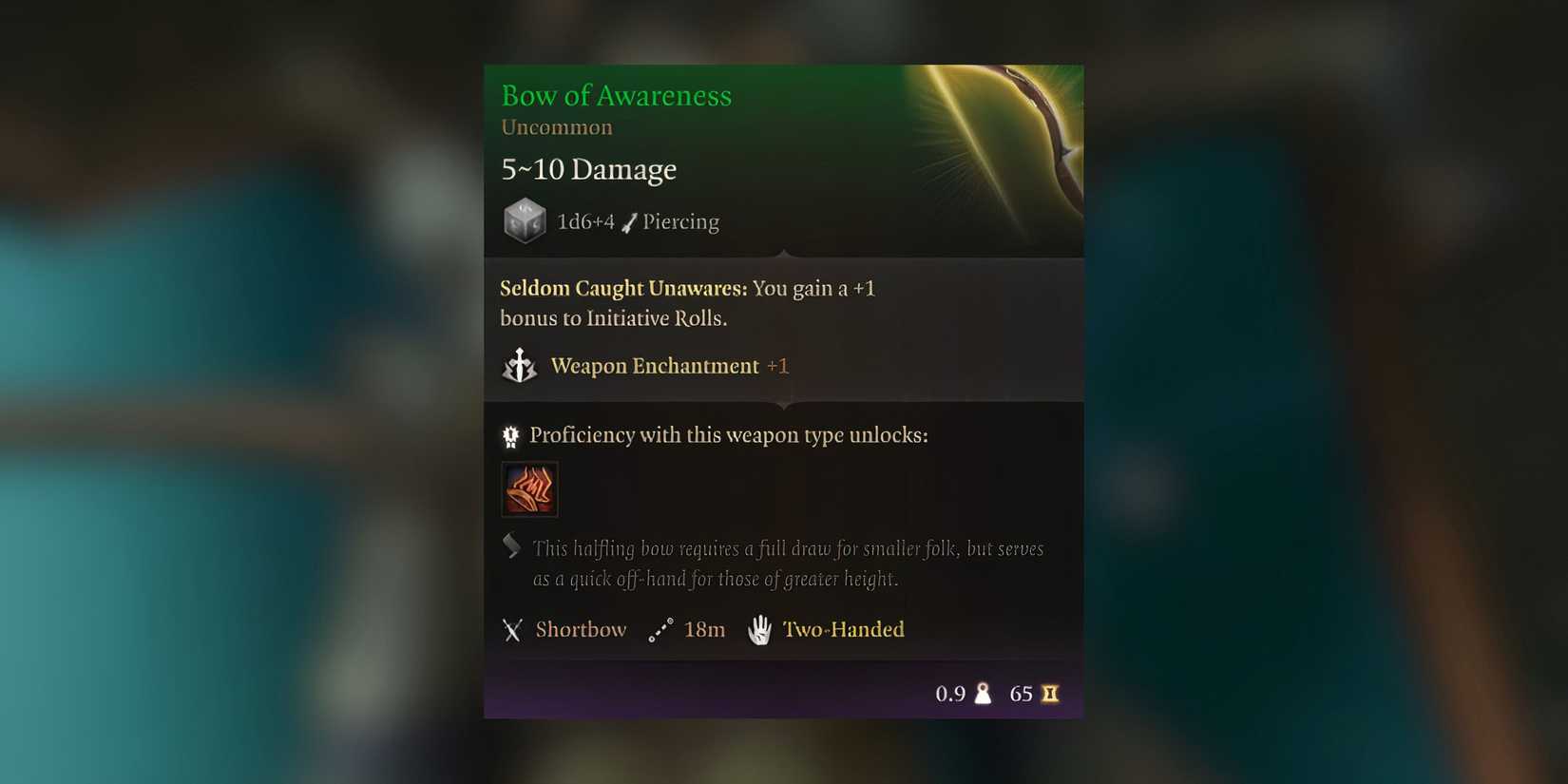The image size is (1568, 784).
Task: Select the 1d6+4 damage dice icon
Action: tap(526, 220)
